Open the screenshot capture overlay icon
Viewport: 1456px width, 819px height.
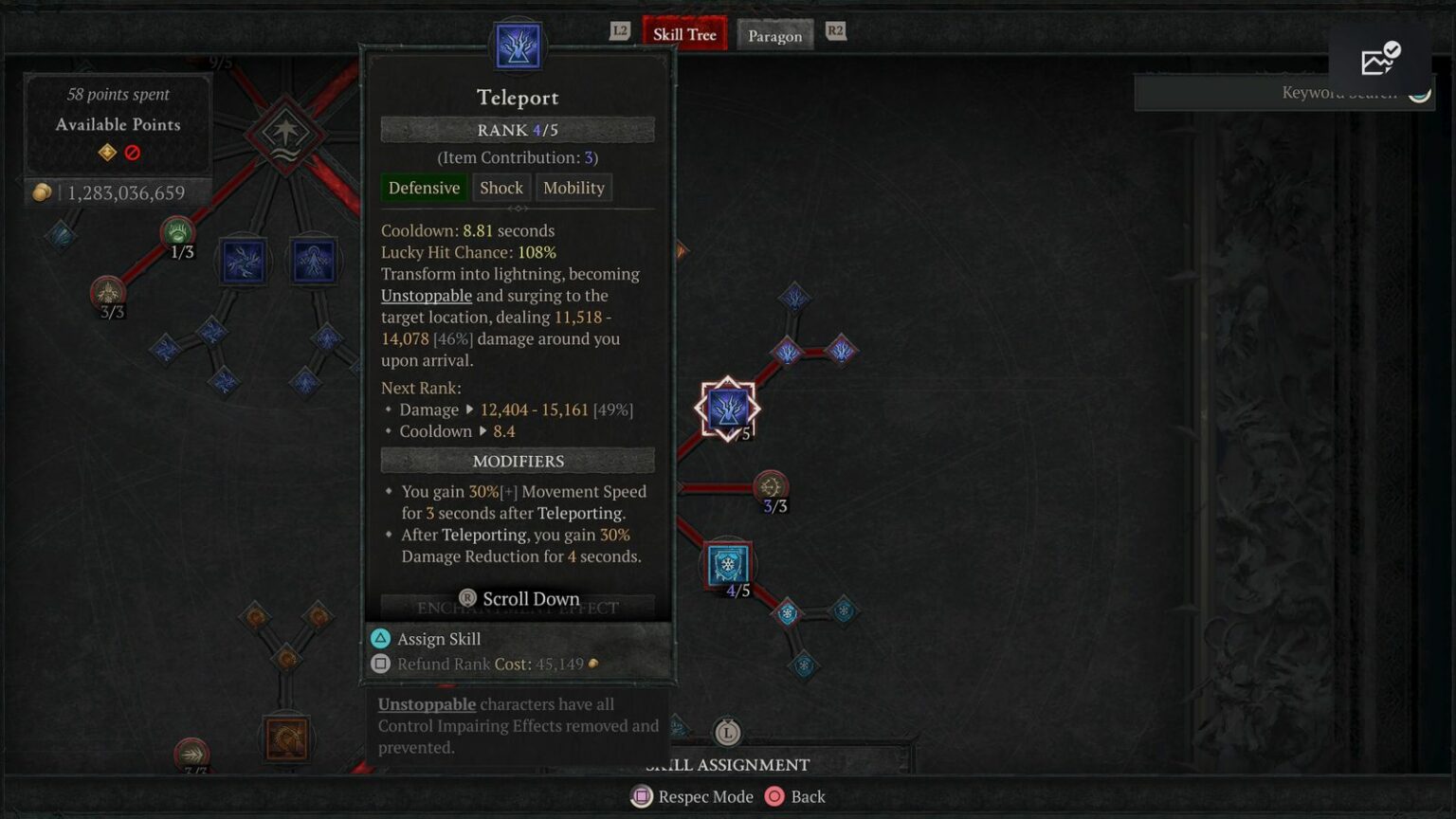tap(1379, 60)
